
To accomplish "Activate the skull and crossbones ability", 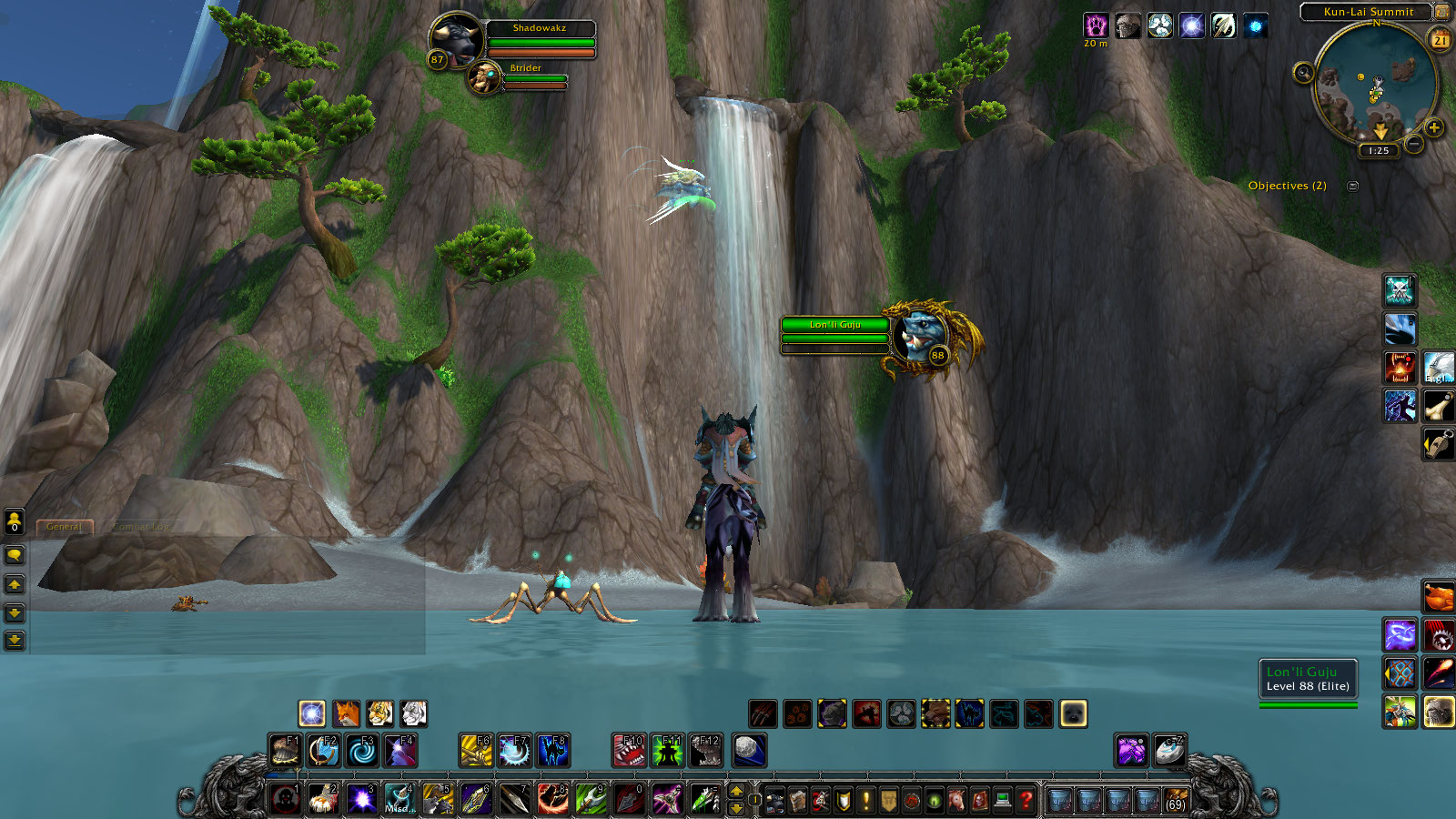I will pos(1399,290).
